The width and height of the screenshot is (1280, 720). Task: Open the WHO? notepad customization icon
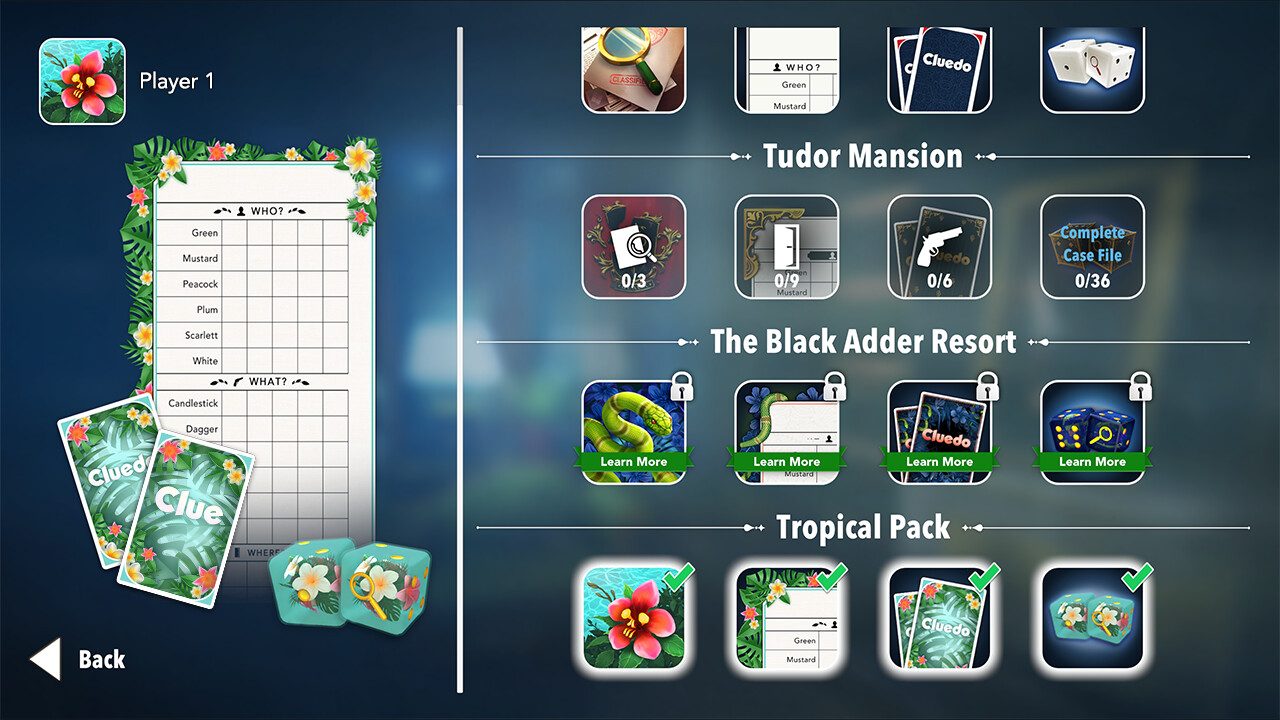787,67
